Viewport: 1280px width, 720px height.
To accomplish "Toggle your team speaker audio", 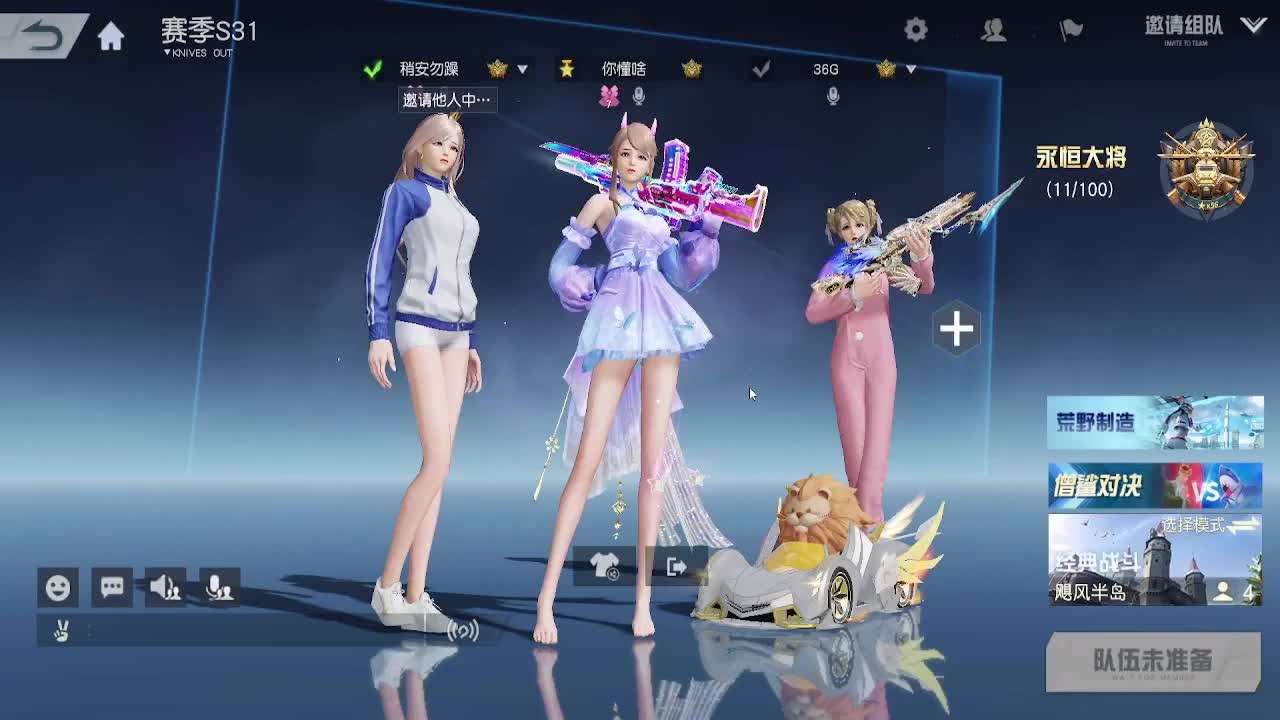I will pos(165,588).
